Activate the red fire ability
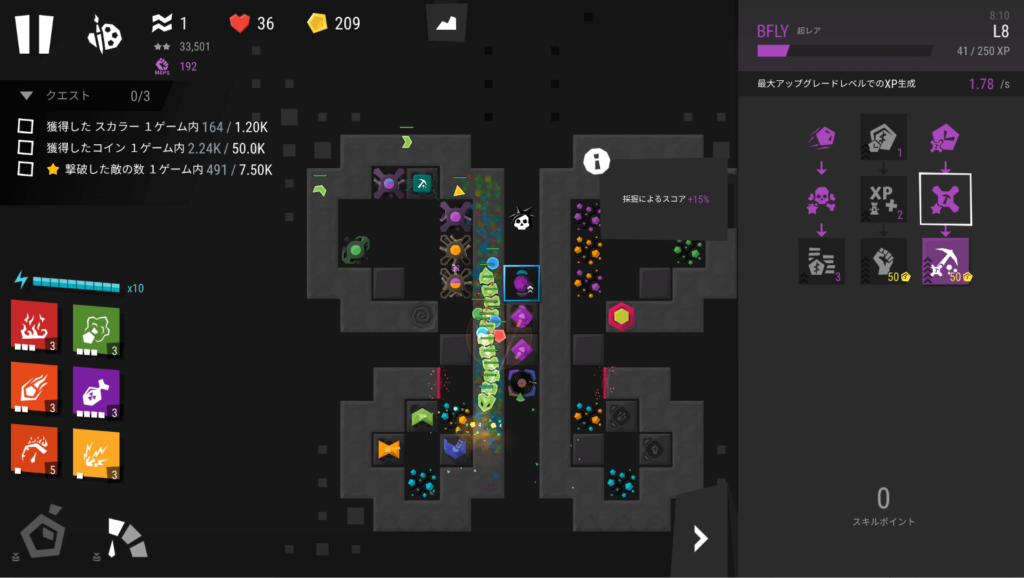Screen dimensions: 1024x578 point(34,324)
